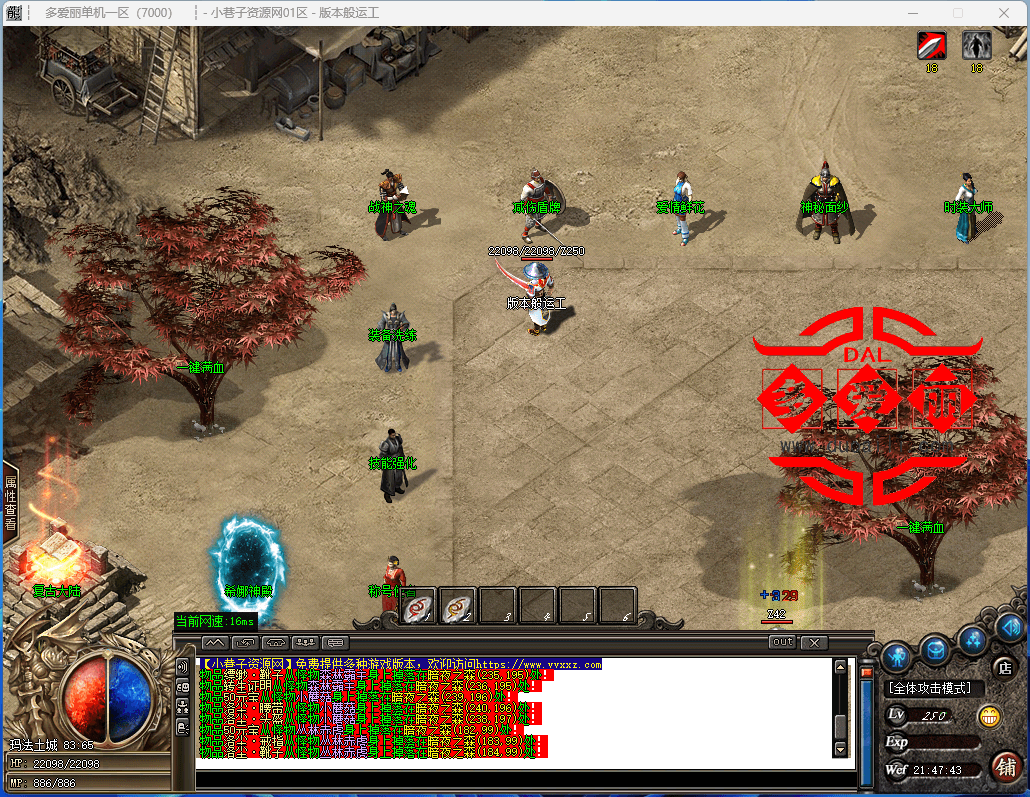Use the item in hotbar slot 1
This screenshot has width=1030, height=797.
coord(418,606)
